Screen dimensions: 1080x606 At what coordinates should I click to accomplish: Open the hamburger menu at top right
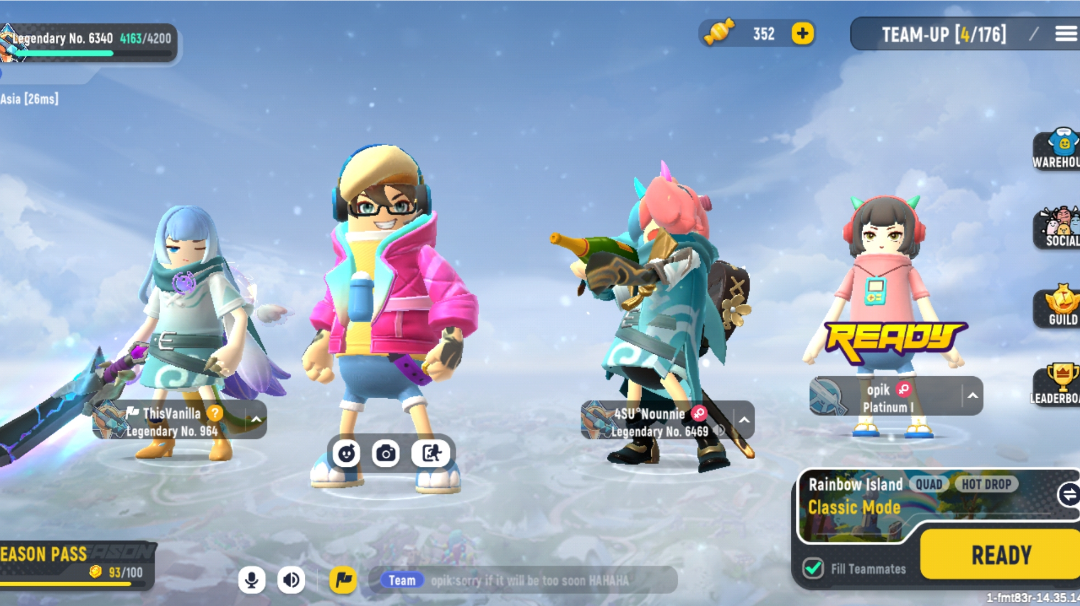point(1063,34)
